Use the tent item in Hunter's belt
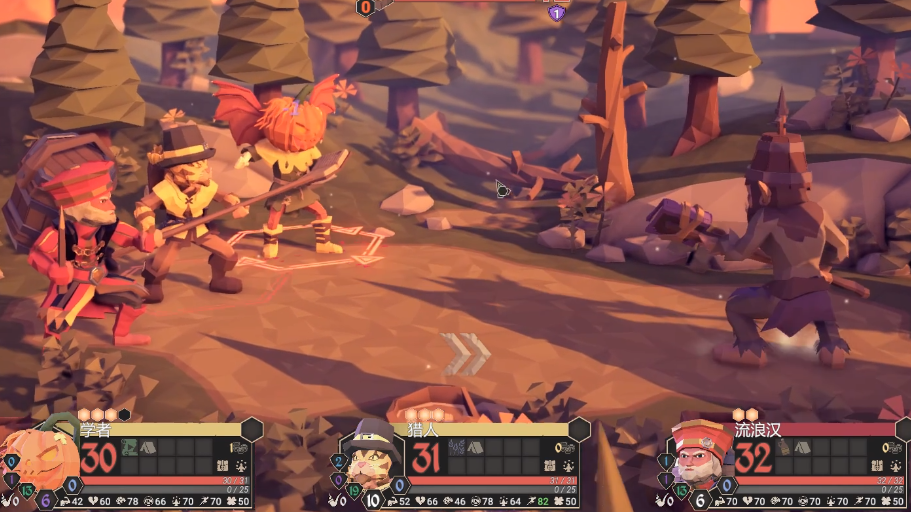Viewport: 911px width, 512px height. tap(476, 448)
